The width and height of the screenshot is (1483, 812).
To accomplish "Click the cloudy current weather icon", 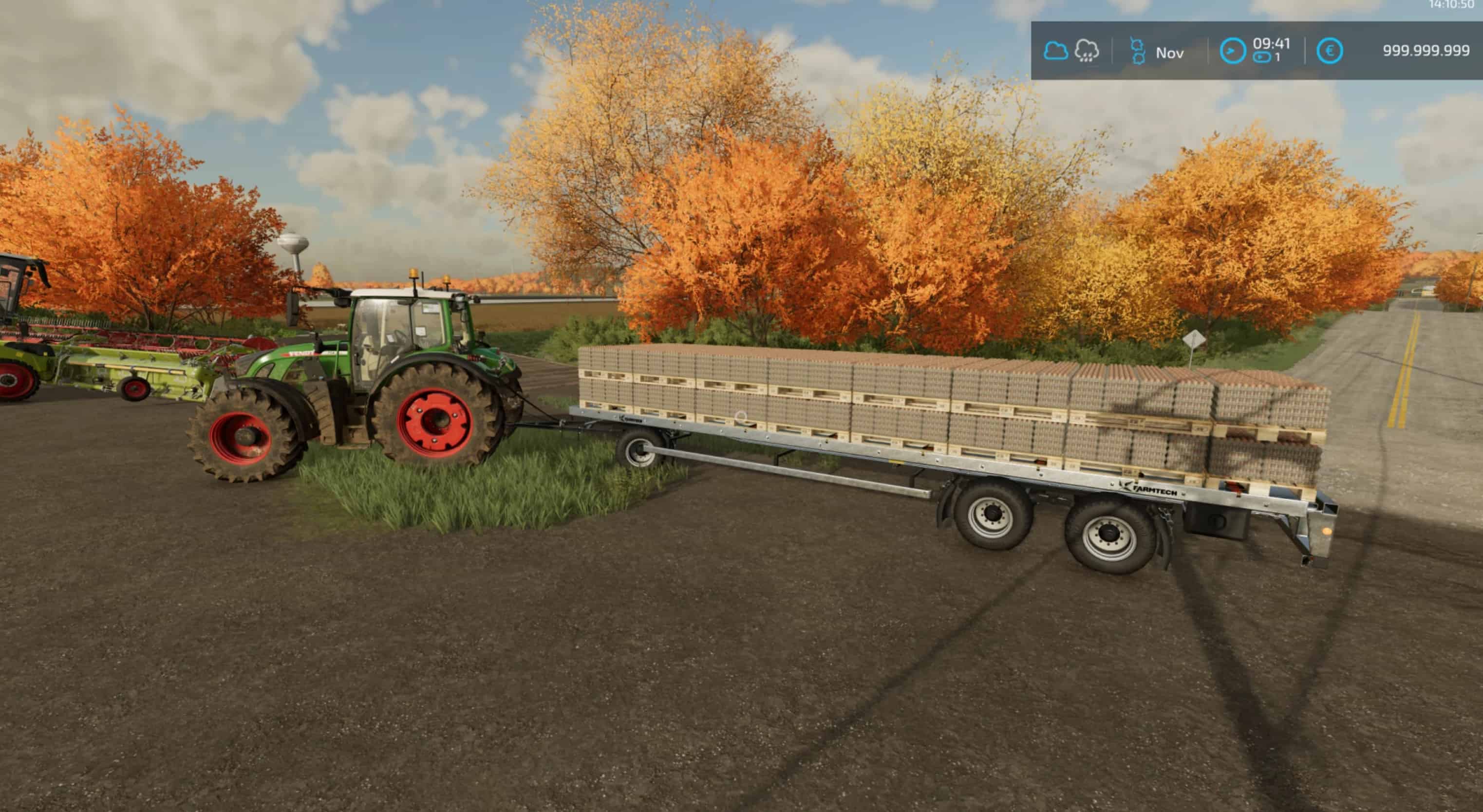I will (1056, 51).
